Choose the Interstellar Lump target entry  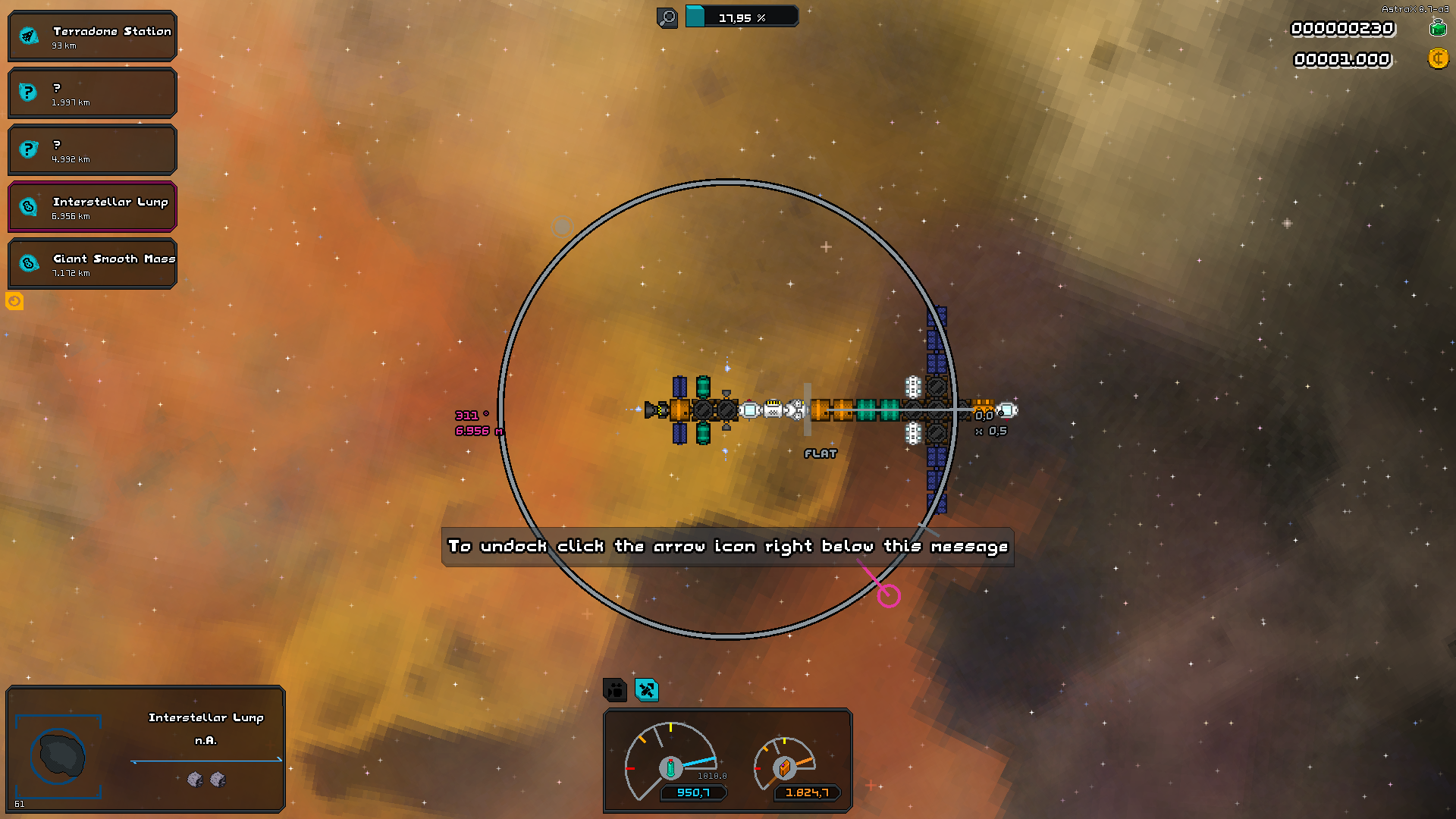93,207
